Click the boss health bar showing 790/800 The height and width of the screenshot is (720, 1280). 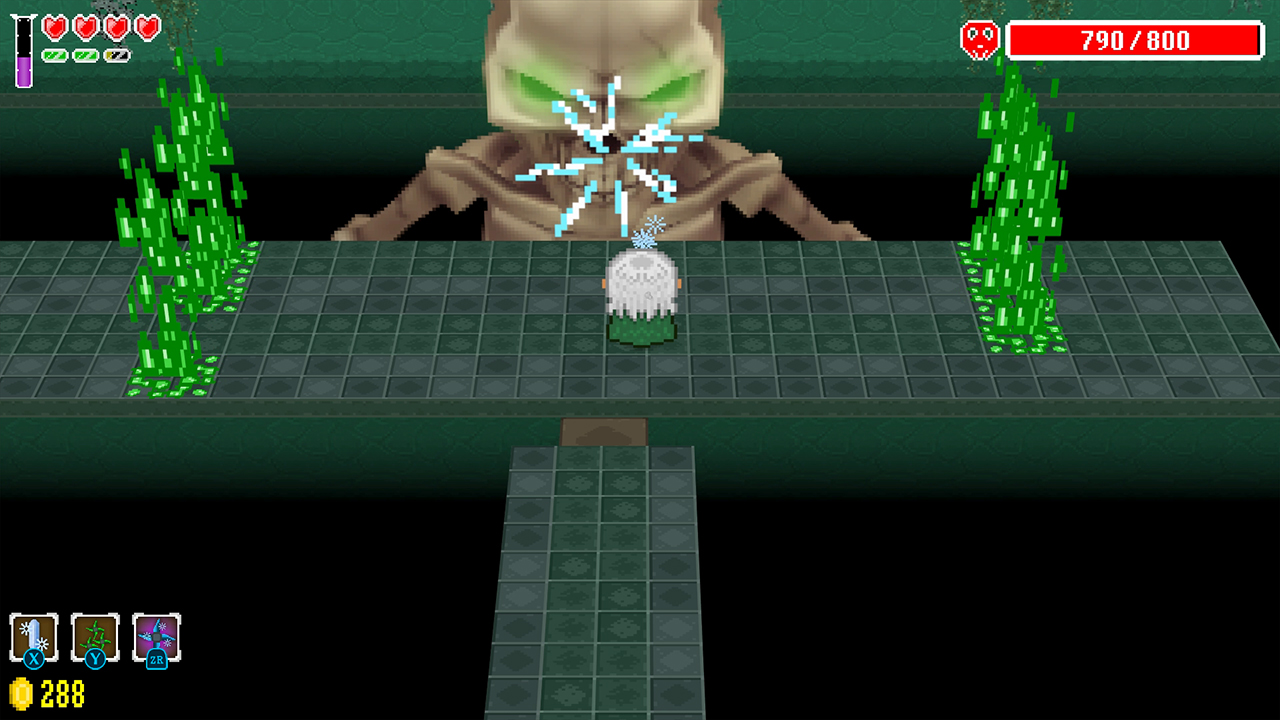1136,41
